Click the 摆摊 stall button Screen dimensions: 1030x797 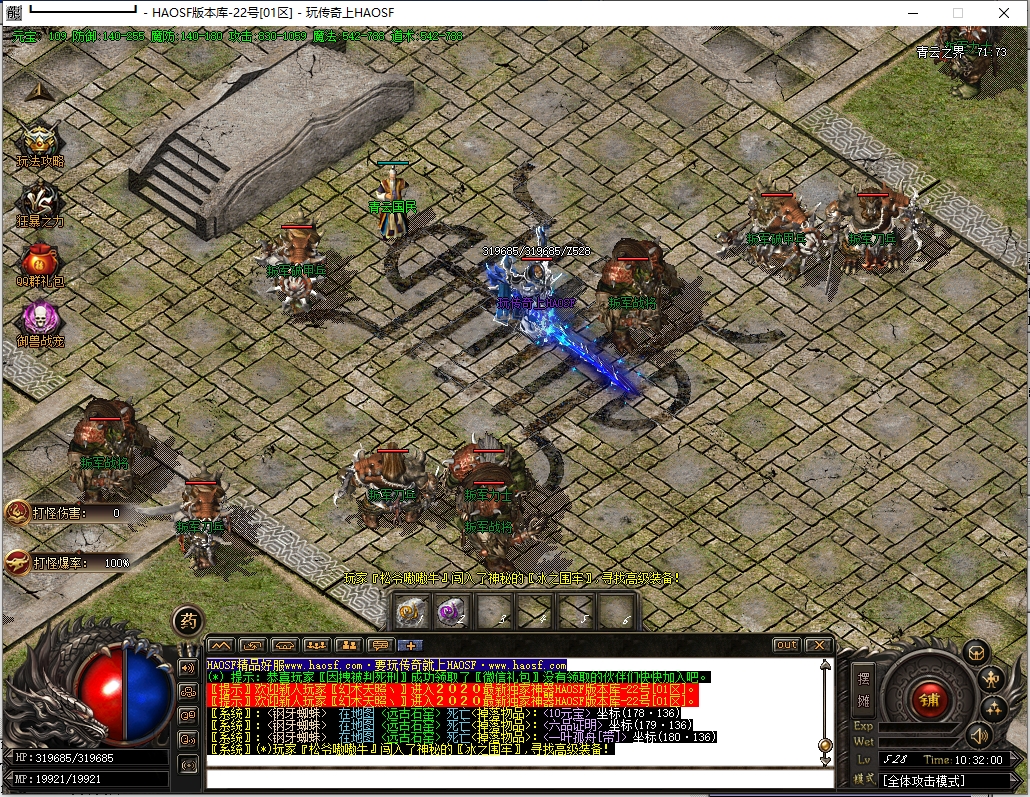click(863, 689)
